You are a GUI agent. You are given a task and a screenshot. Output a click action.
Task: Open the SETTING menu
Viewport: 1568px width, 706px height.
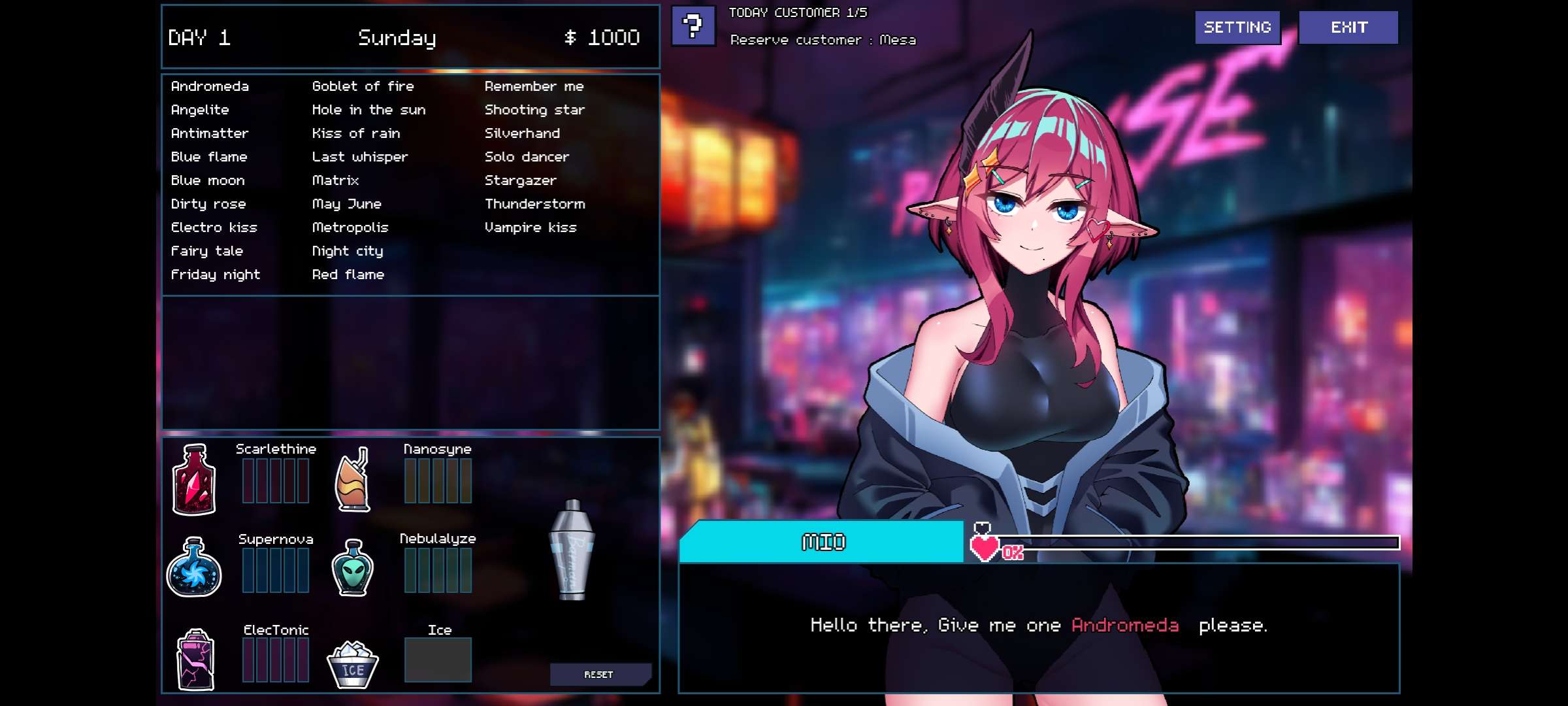pos(1237,27)
